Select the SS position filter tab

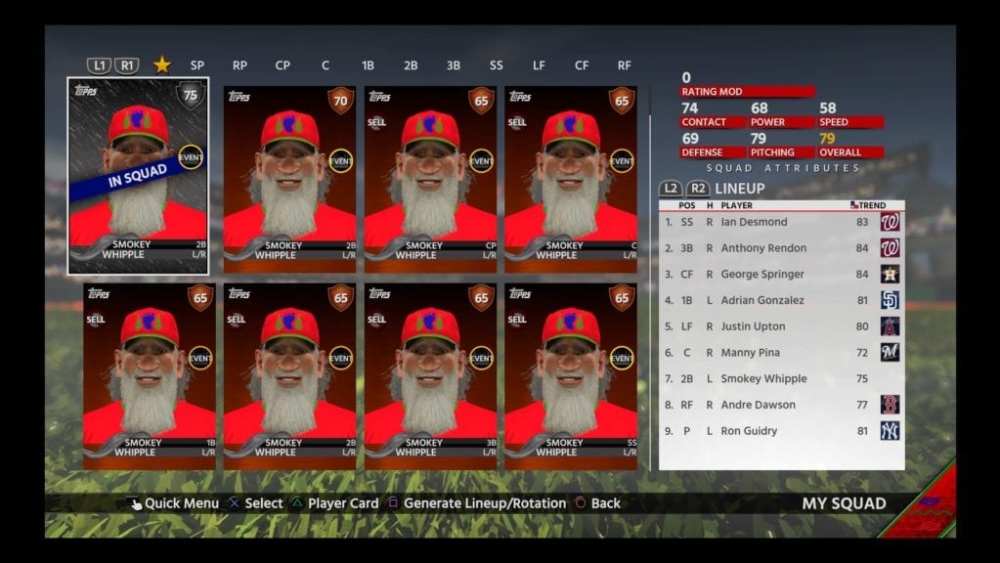pyautogui.click(x=496, y=66)
